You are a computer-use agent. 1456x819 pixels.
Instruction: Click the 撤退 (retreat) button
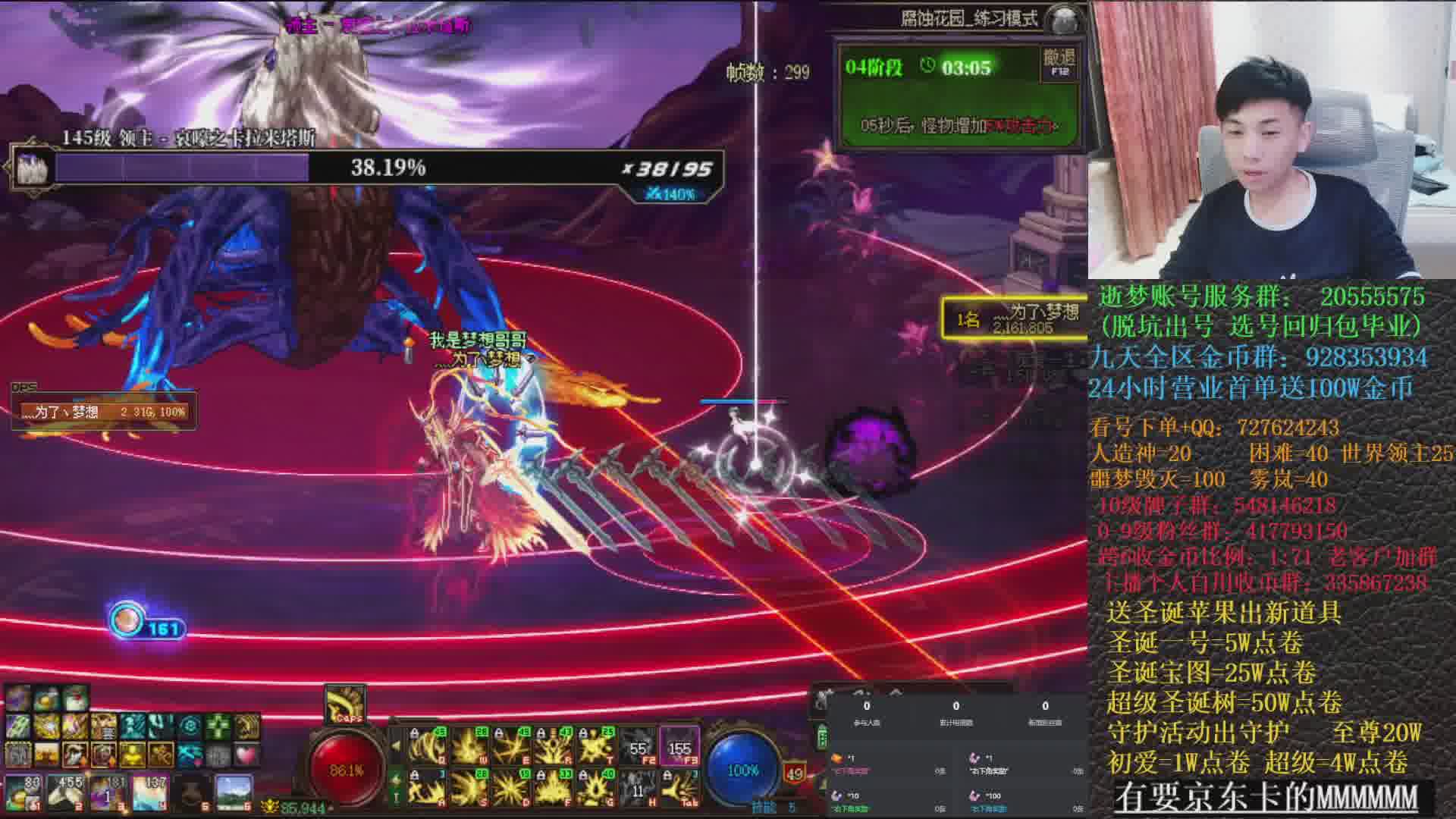coord(1059,61)
